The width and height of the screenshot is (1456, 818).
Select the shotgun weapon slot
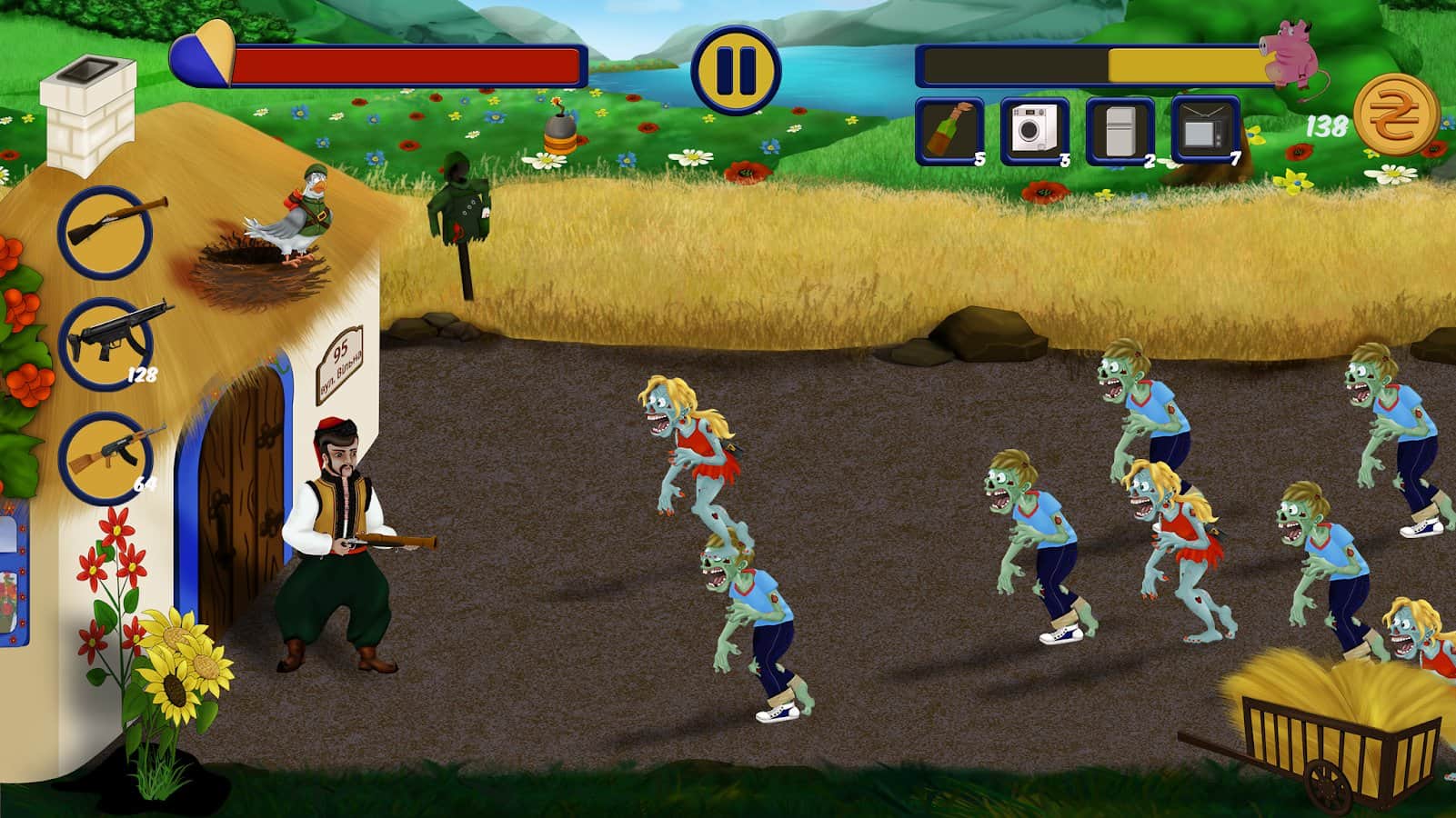105,232
